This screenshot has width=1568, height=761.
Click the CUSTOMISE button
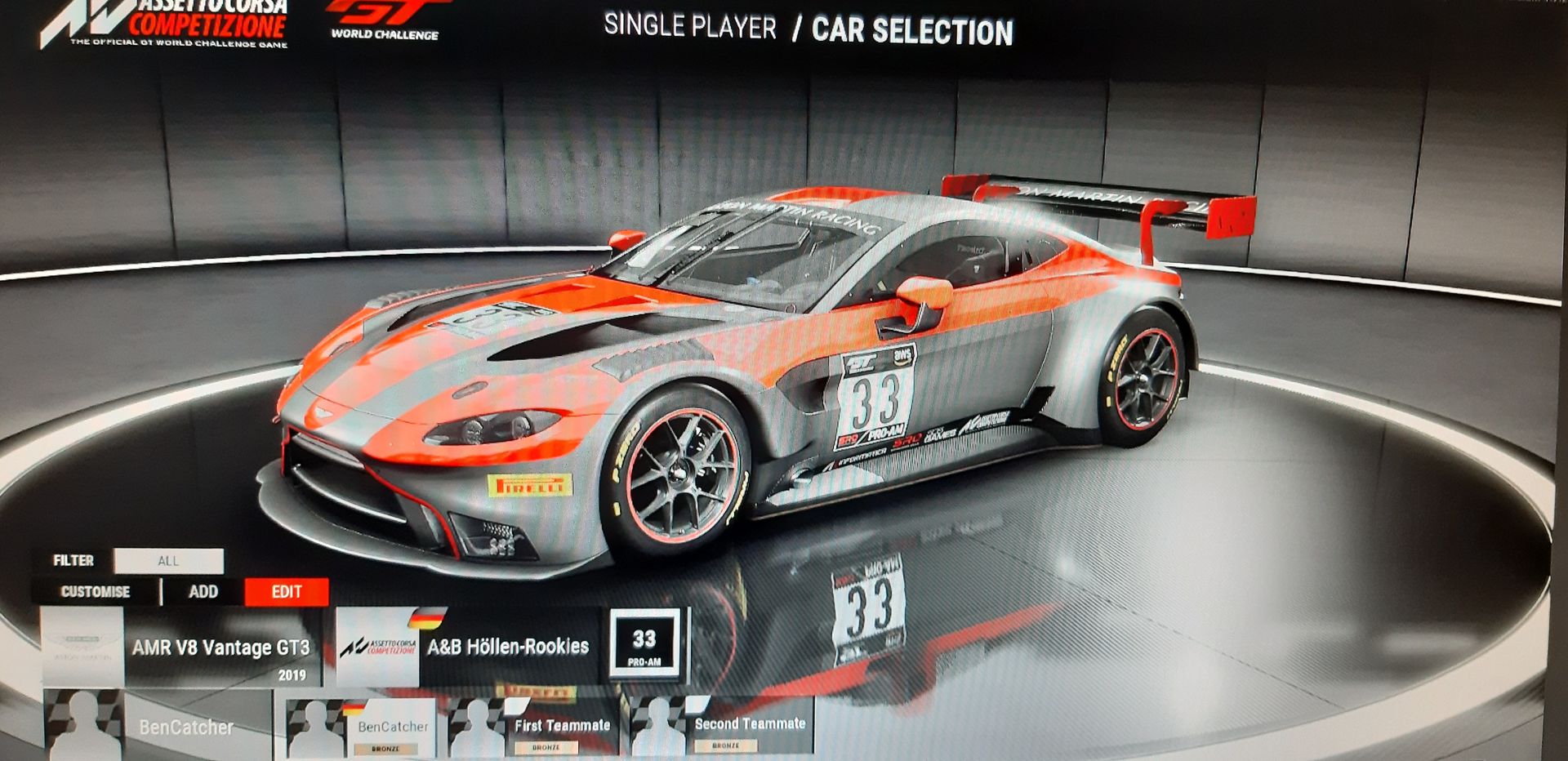tap(96, 592)
